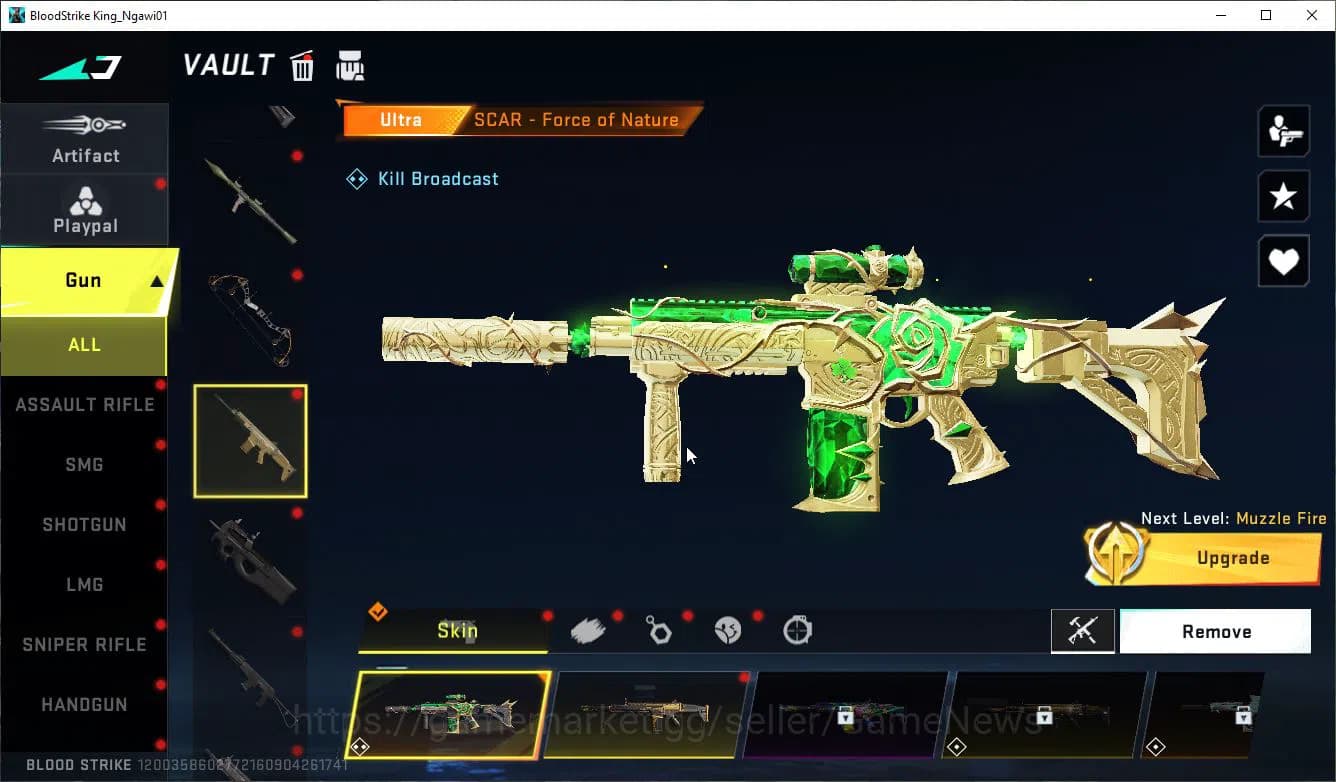Select the scope reticle attachment tab icon
Viewport: 1336px width, 782px height.
click(x=799, y=629)
